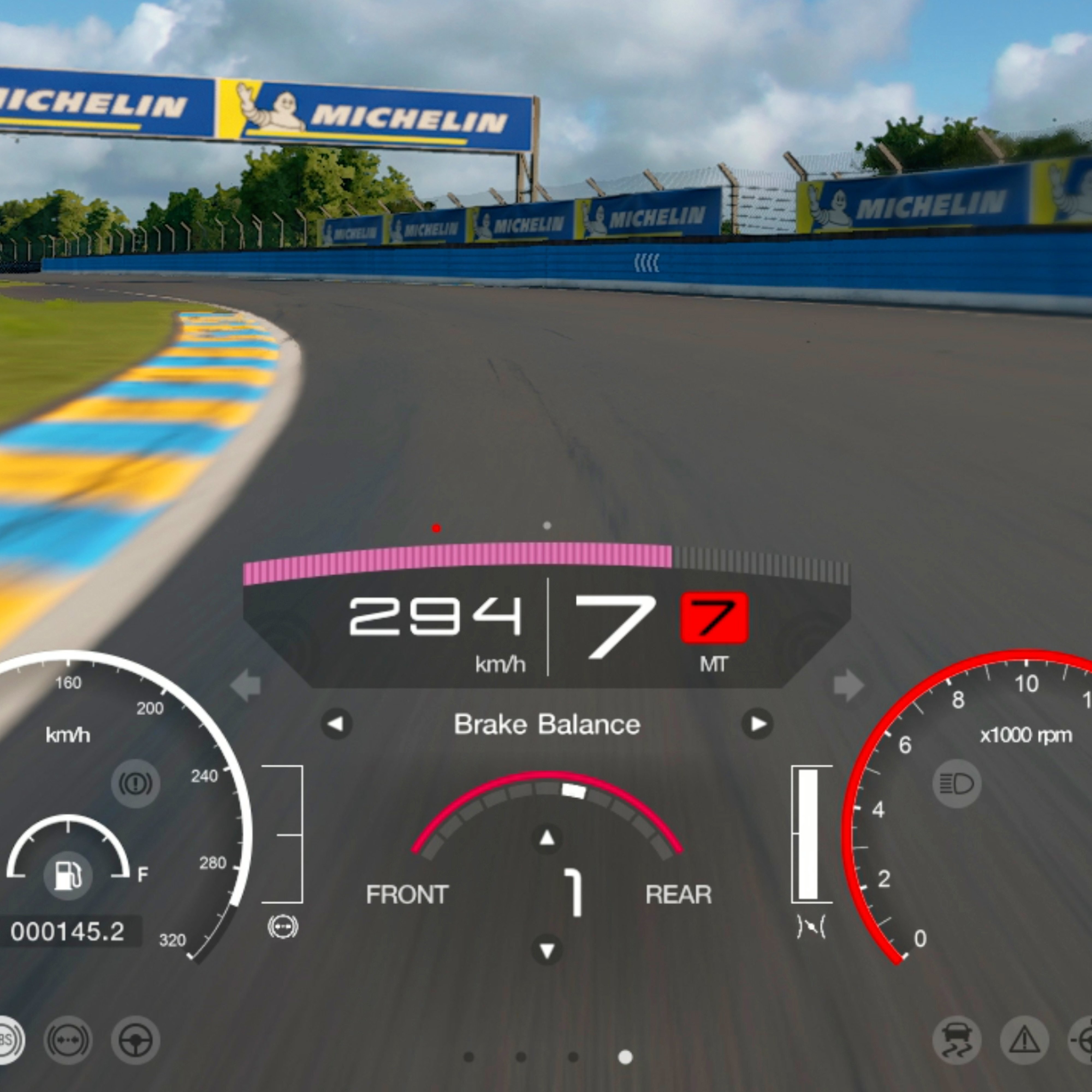Click the round right arrow beside Brake Balance
Image resolution: width=1092 pixels, height=1092 pixels.
757,724
